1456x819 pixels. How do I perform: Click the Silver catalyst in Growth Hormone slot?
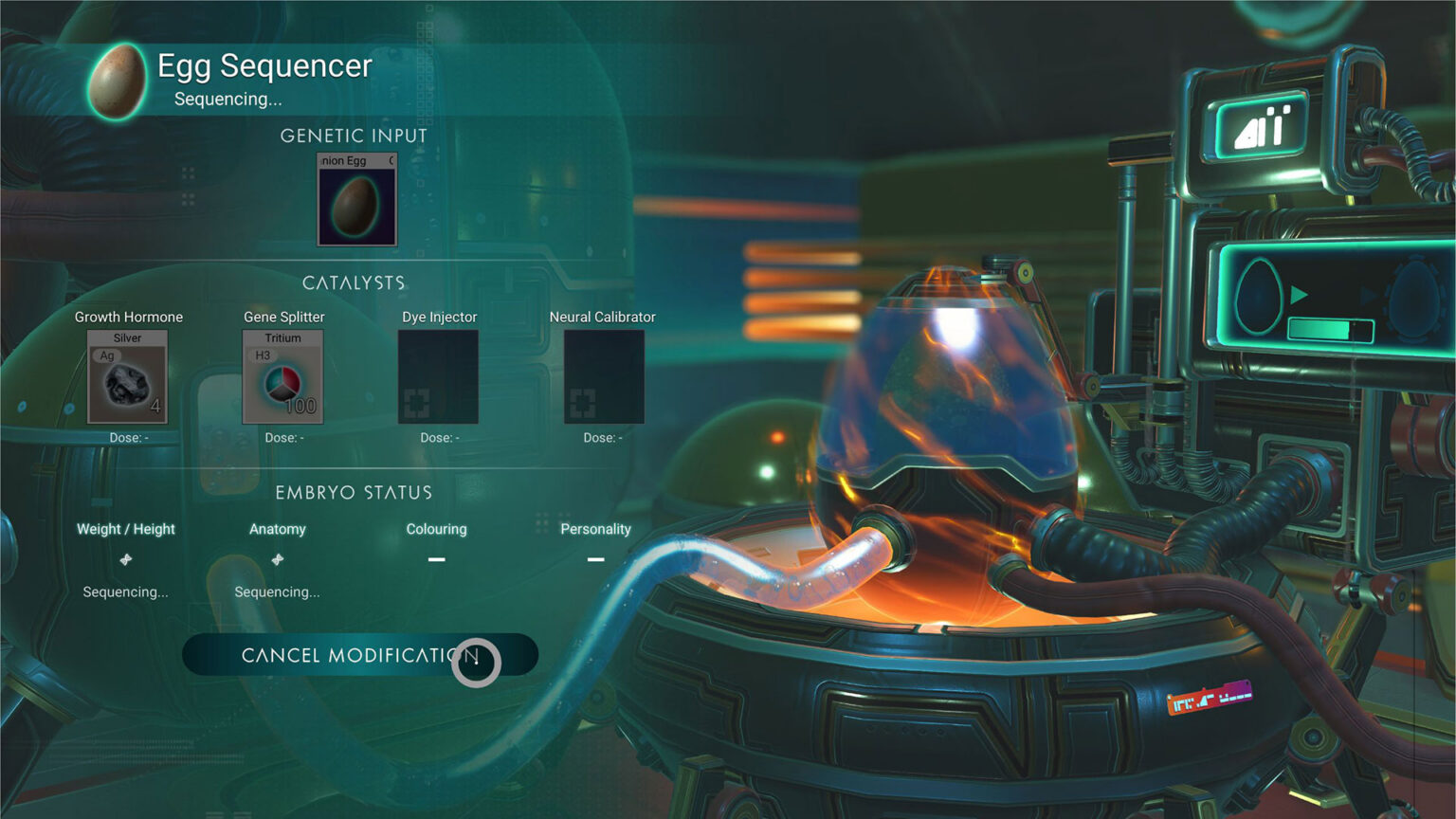coord(129,377)
